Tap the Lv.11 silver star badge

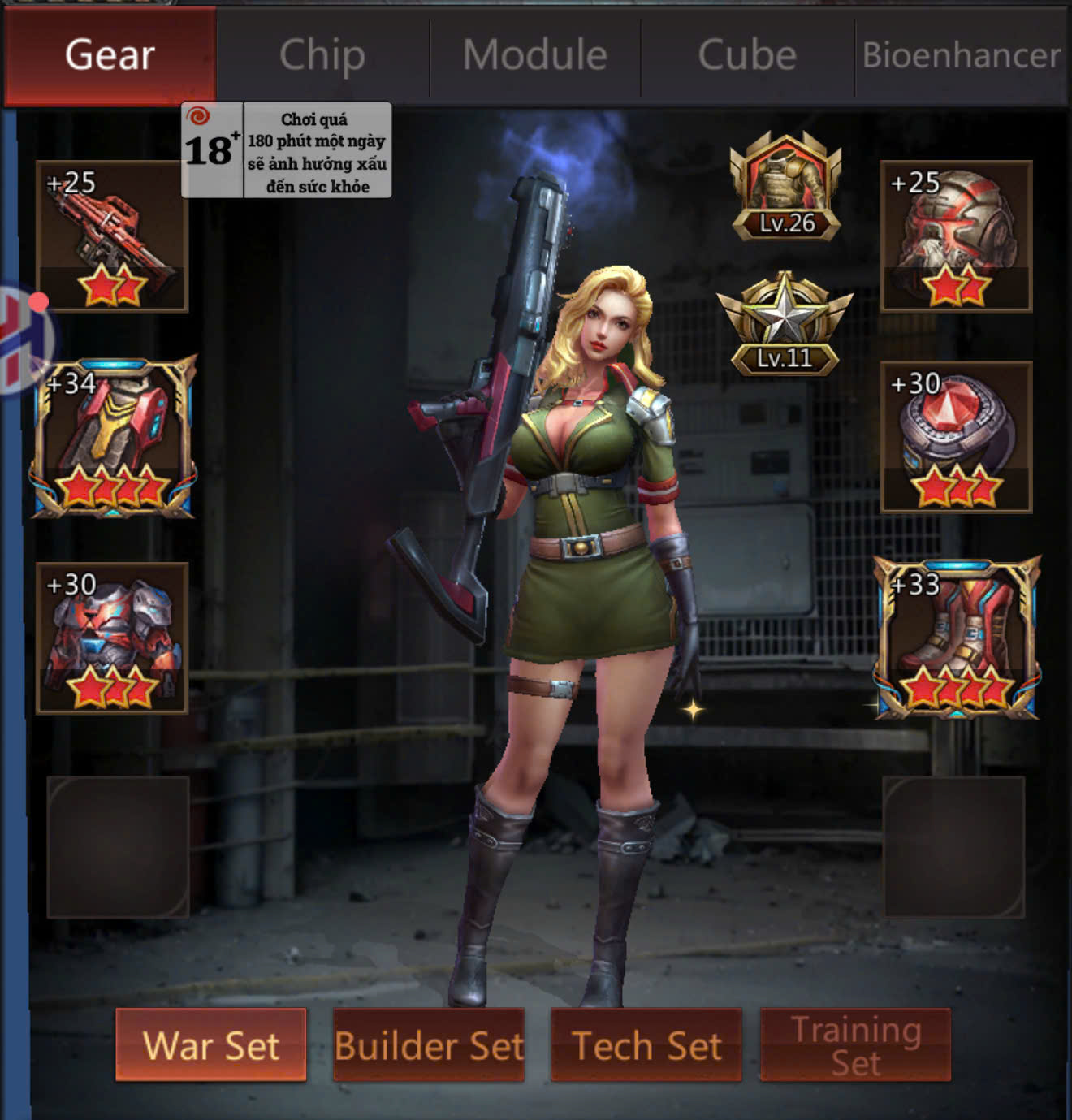(x=785, y=325)
